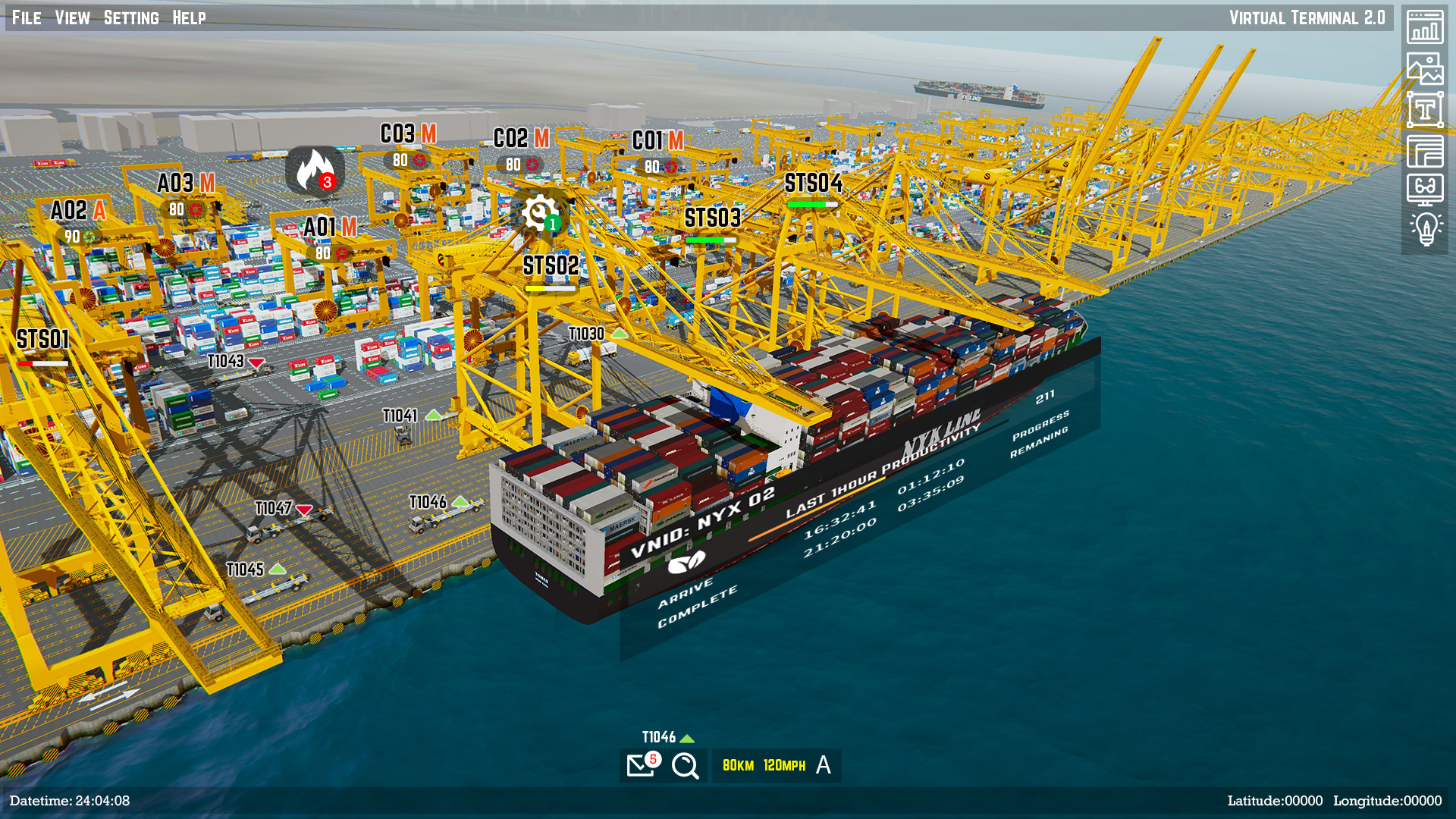Select truck marker T1047
Image resolution: width=1456 pixels, height=819 pixels.
coord(274,508)
